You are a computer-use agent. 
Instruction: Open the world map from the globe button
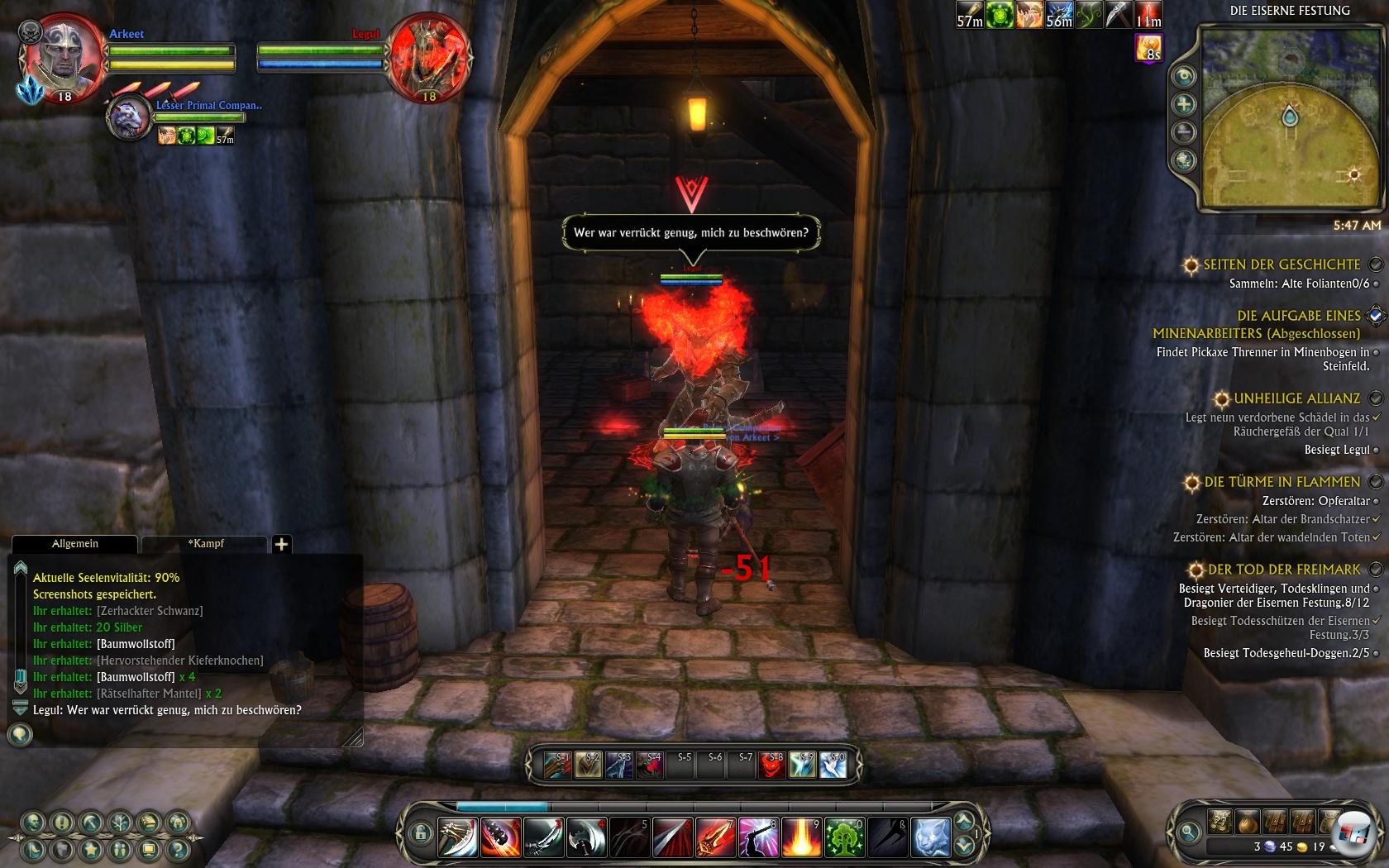(x=1185, y=160)
